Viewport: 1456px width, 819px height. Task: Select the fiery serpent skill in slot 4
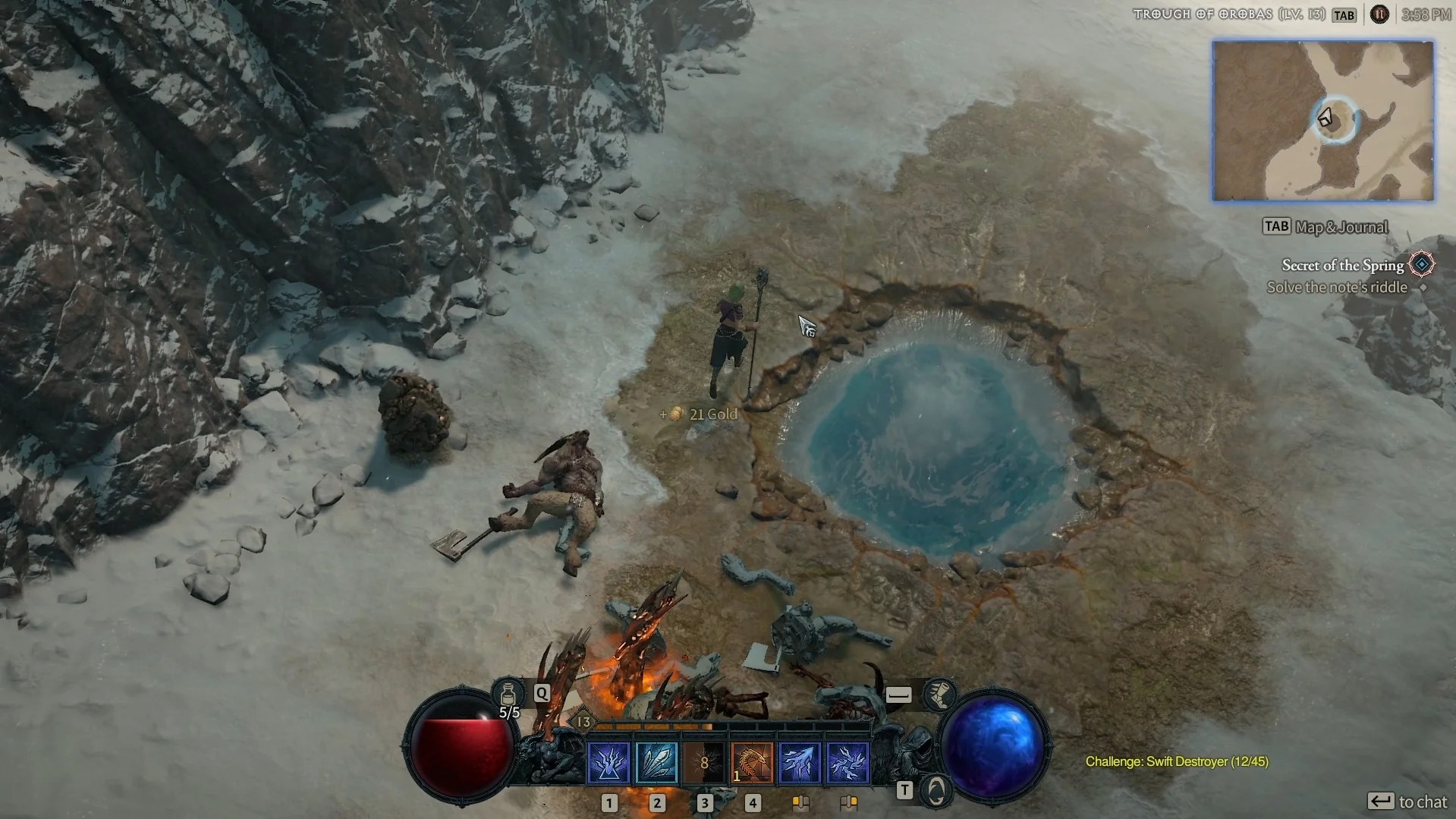753,763
